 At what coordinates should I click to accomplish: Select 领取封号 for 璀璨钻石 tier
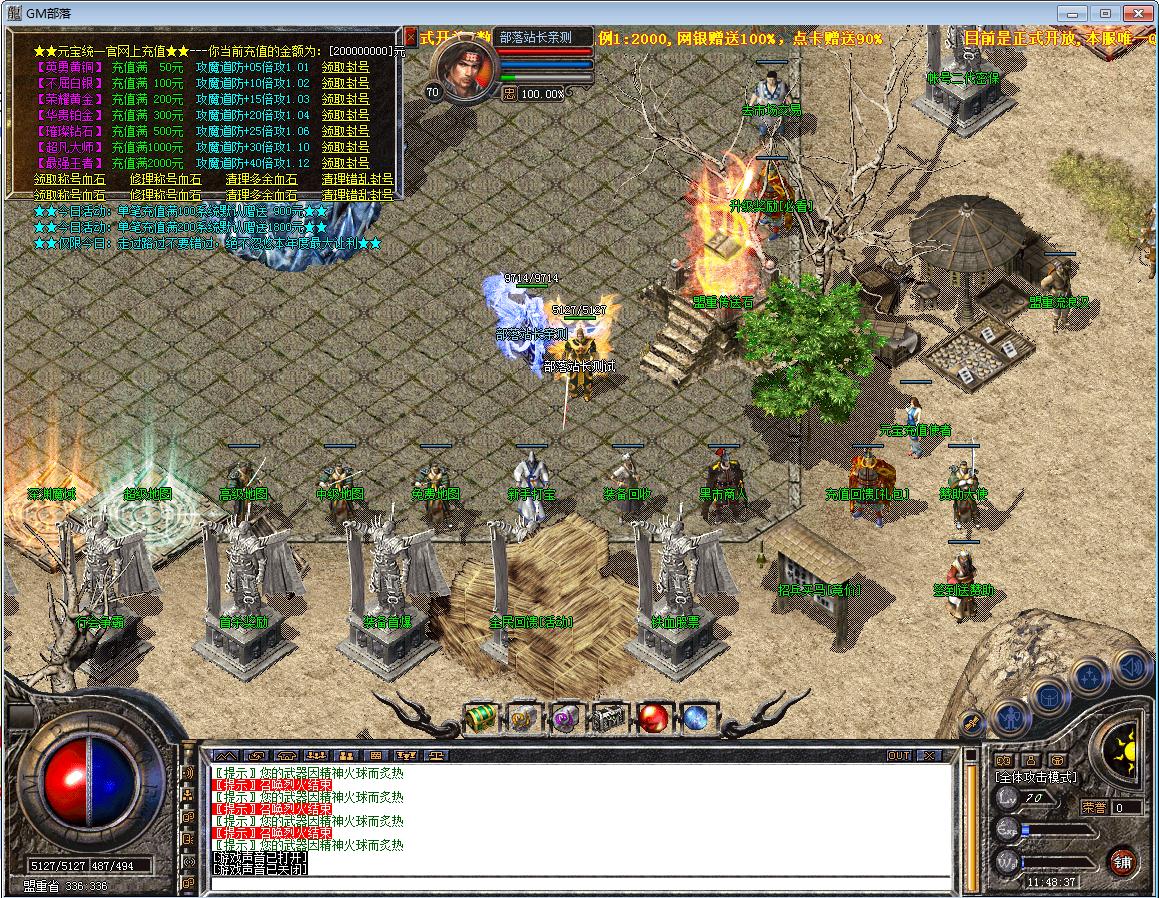[x=345, y=131]
